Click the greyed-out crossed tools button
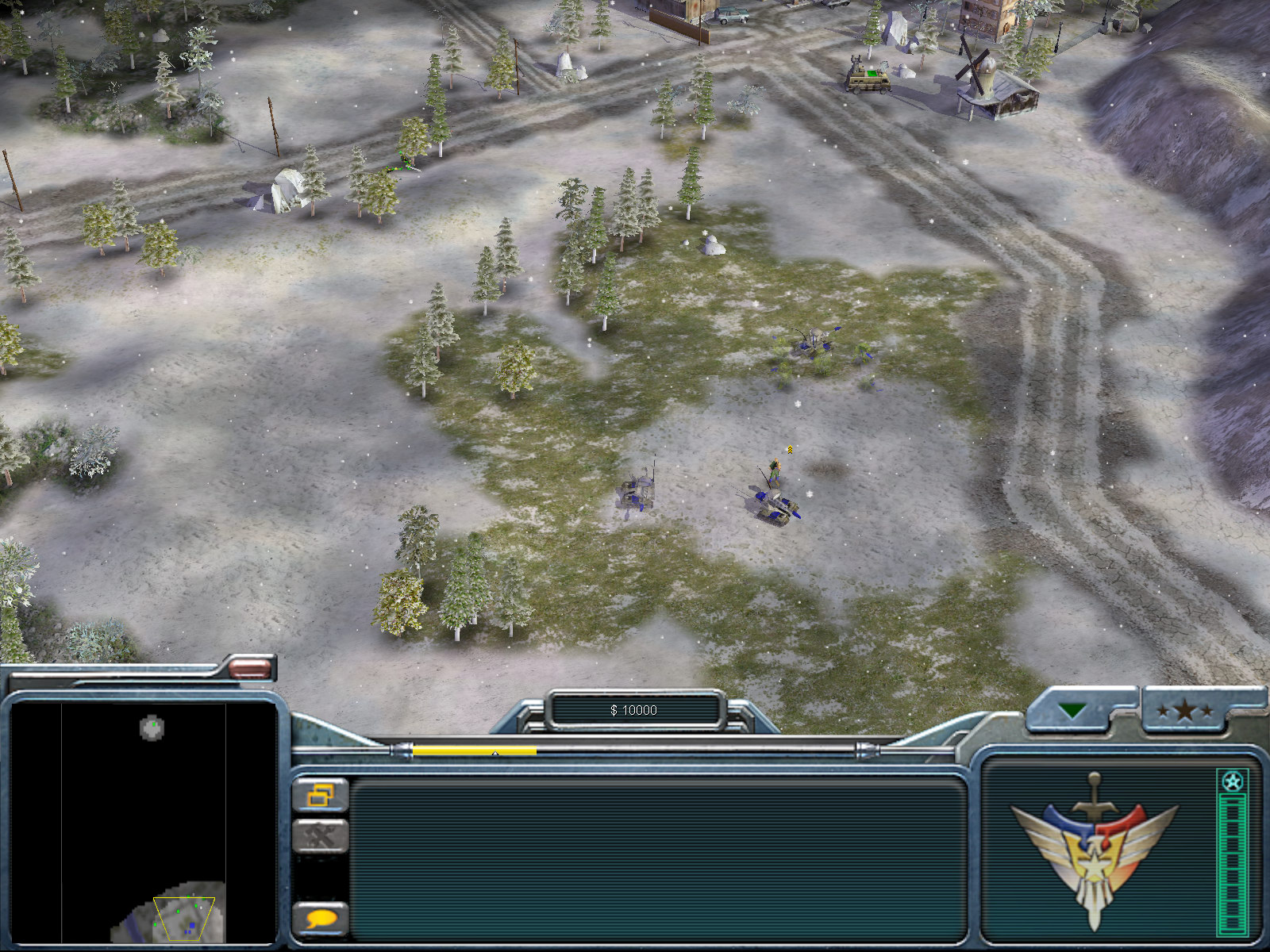Screen dimensions: 1270x952 pos(321,835)
